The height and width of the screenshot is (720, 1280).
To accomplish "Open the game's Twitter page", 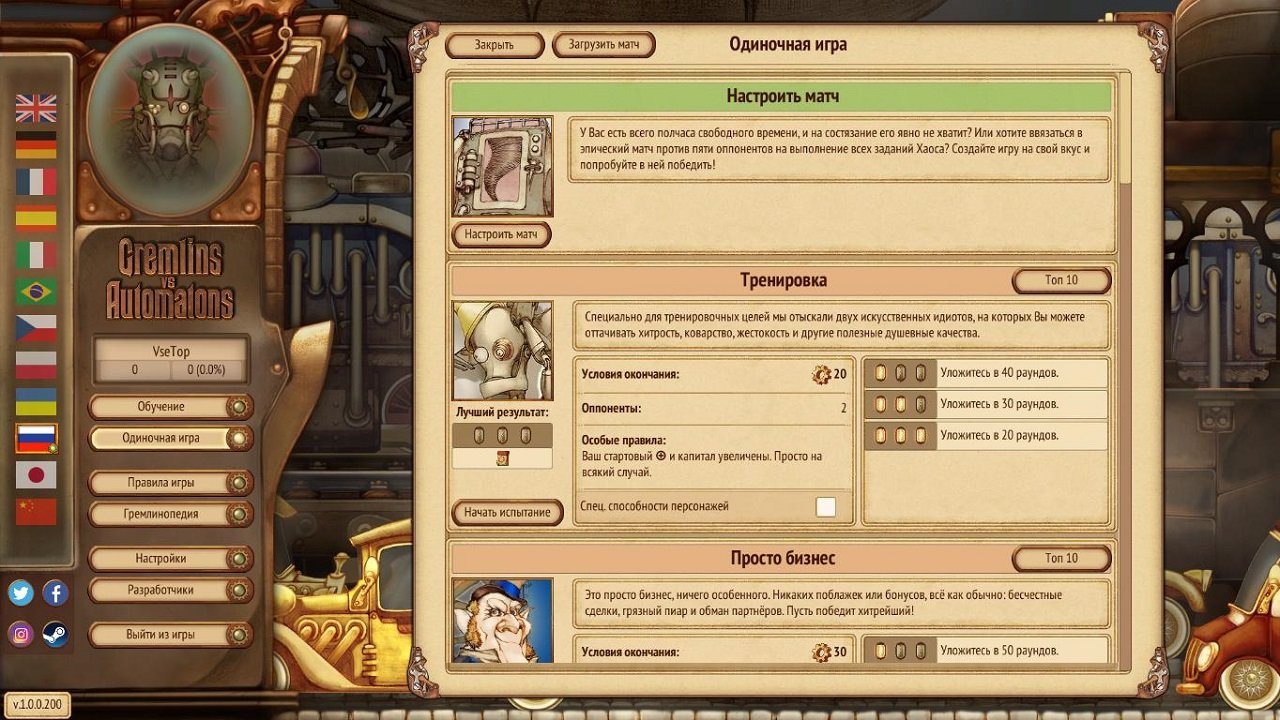I will pyautogui.click(x=21, y=593).
